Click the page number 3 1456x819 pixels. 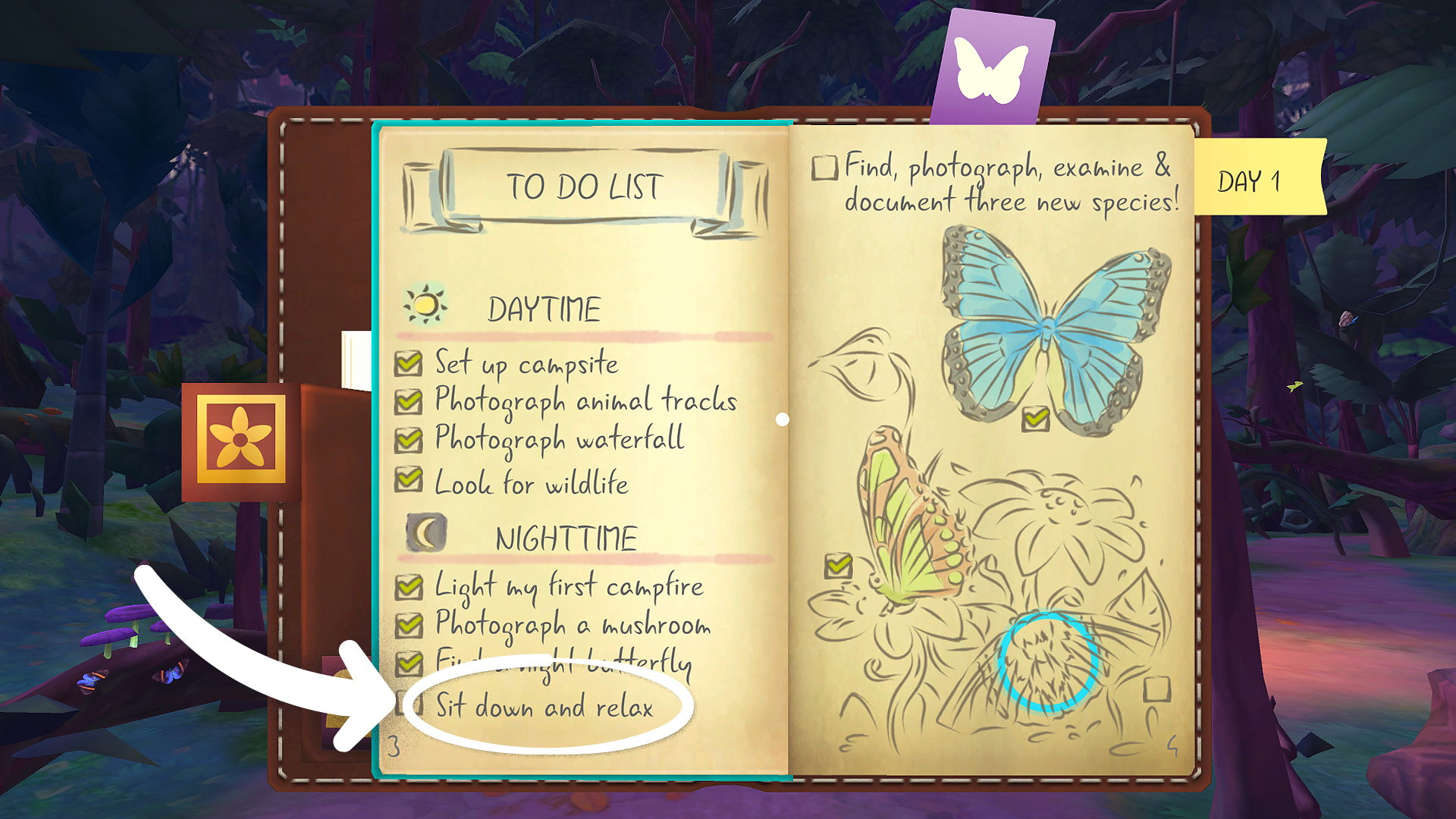(x=394, y=747)
